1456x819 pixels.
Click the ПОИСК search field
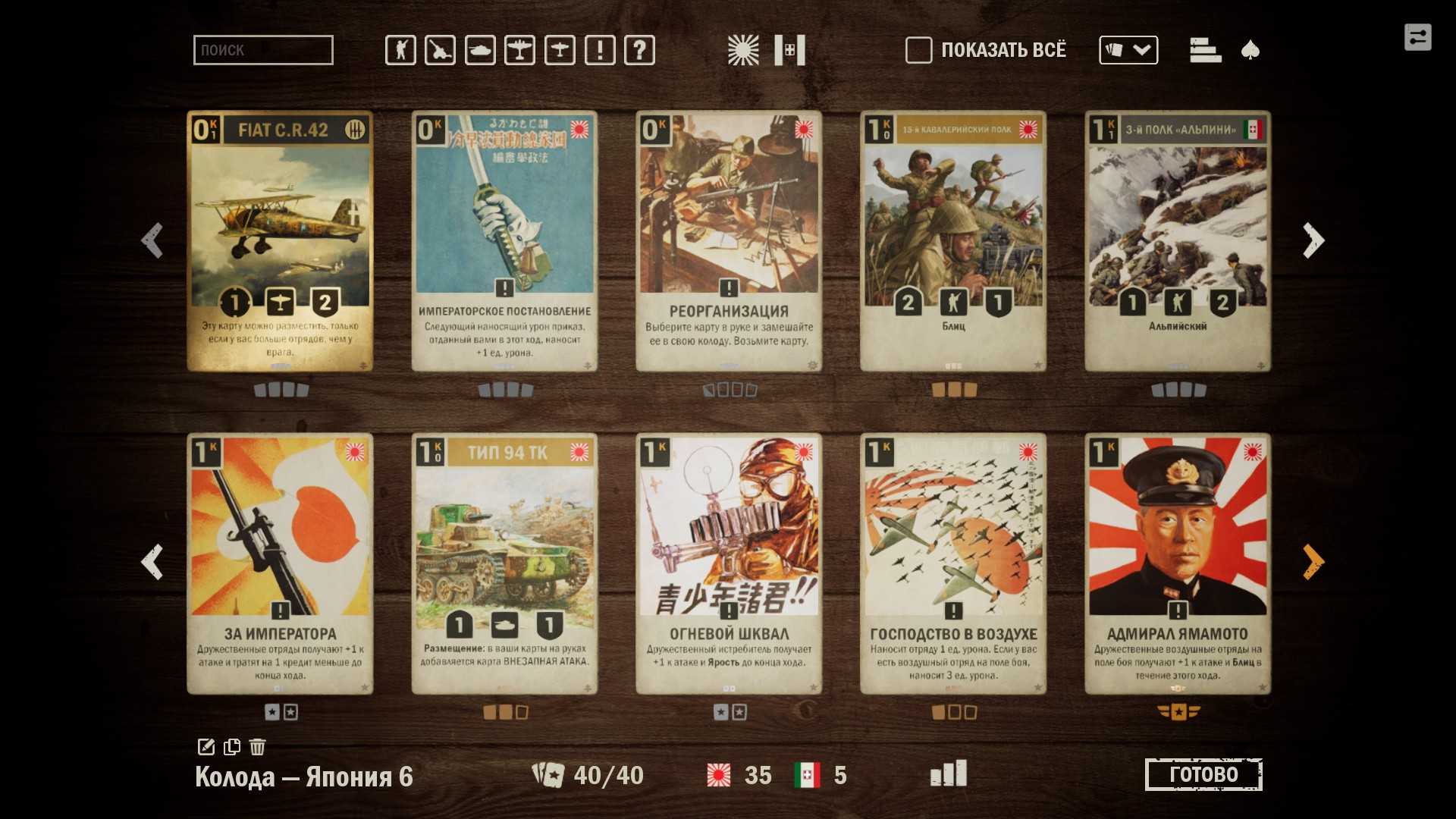262,50
